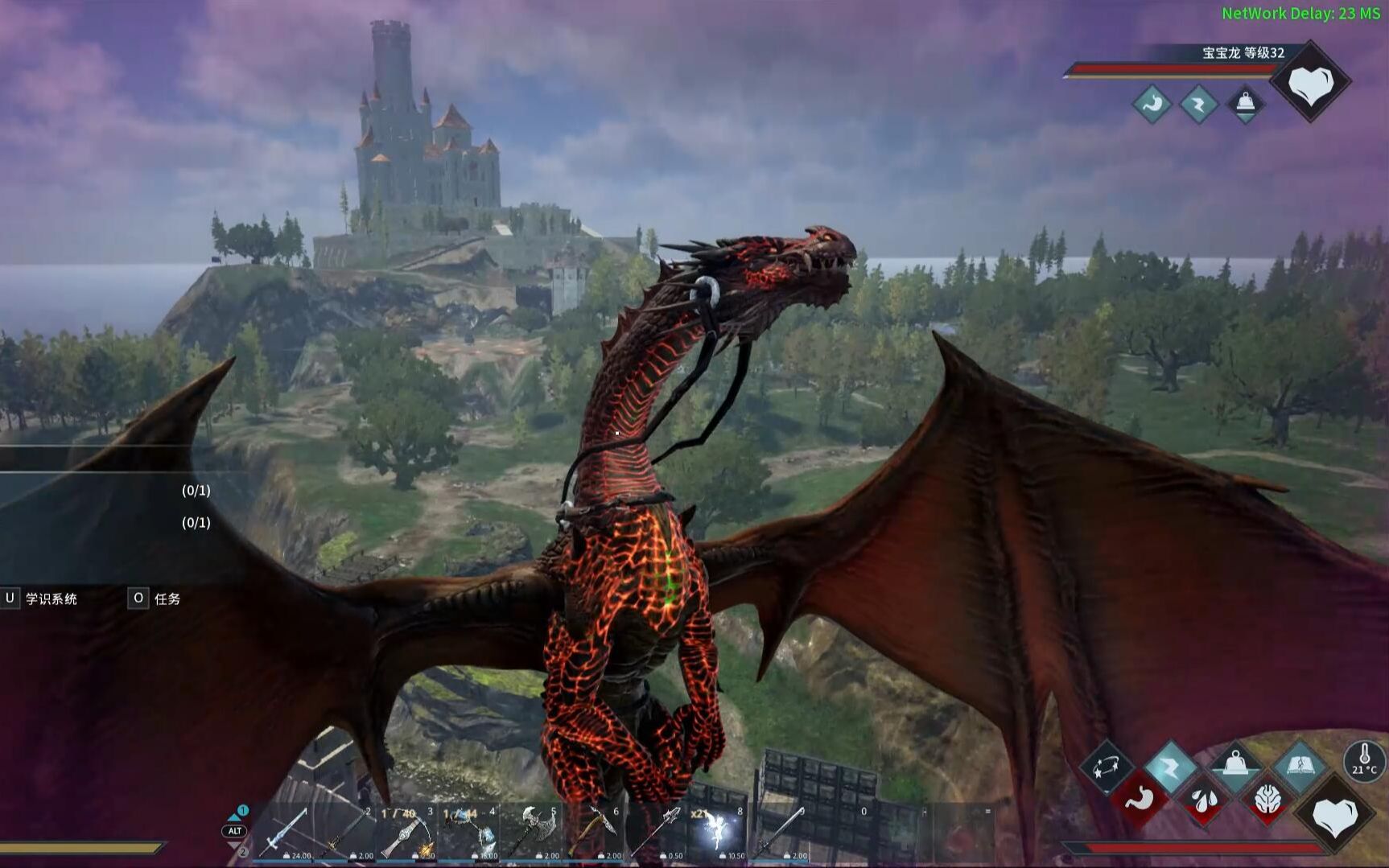Screen dimensions: 1389x868
Task: Inspect the water droplets thirst icon
Action: point(1203,800)
